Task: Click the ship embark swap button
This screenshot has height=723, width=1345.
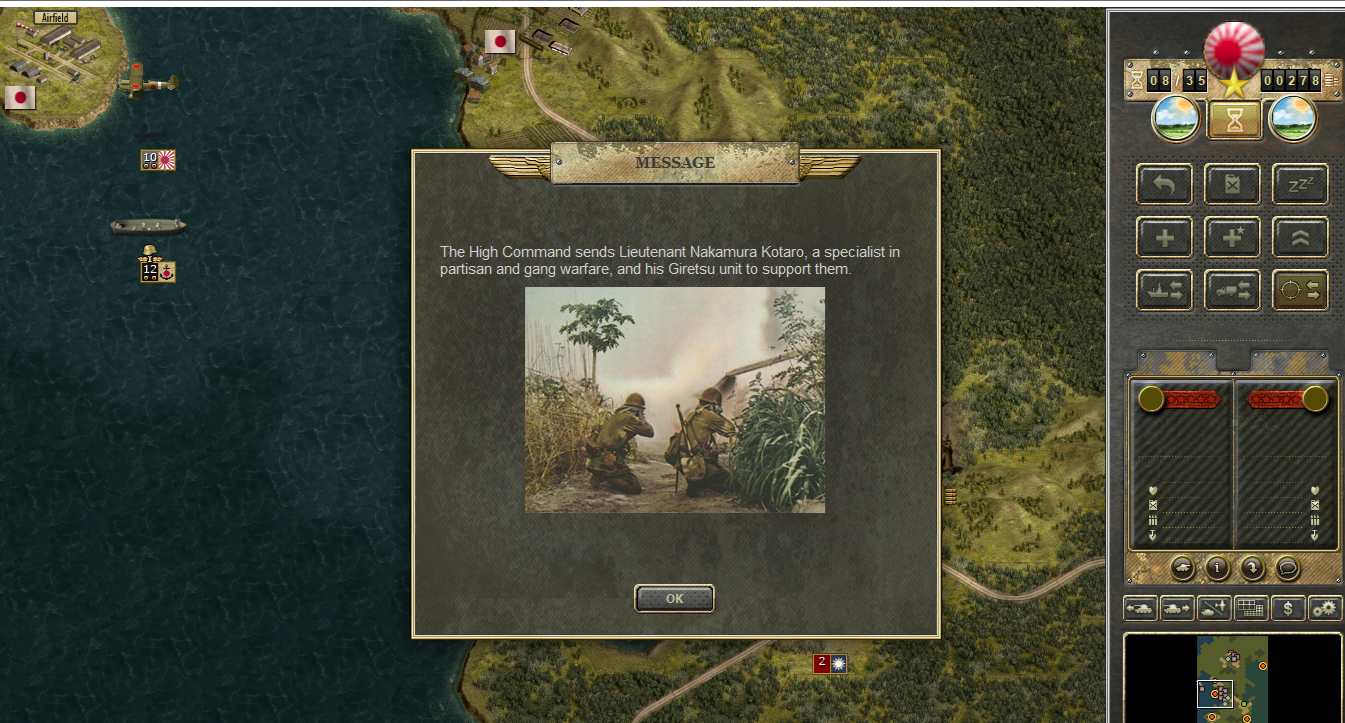Action: (x=1164, y=290)
